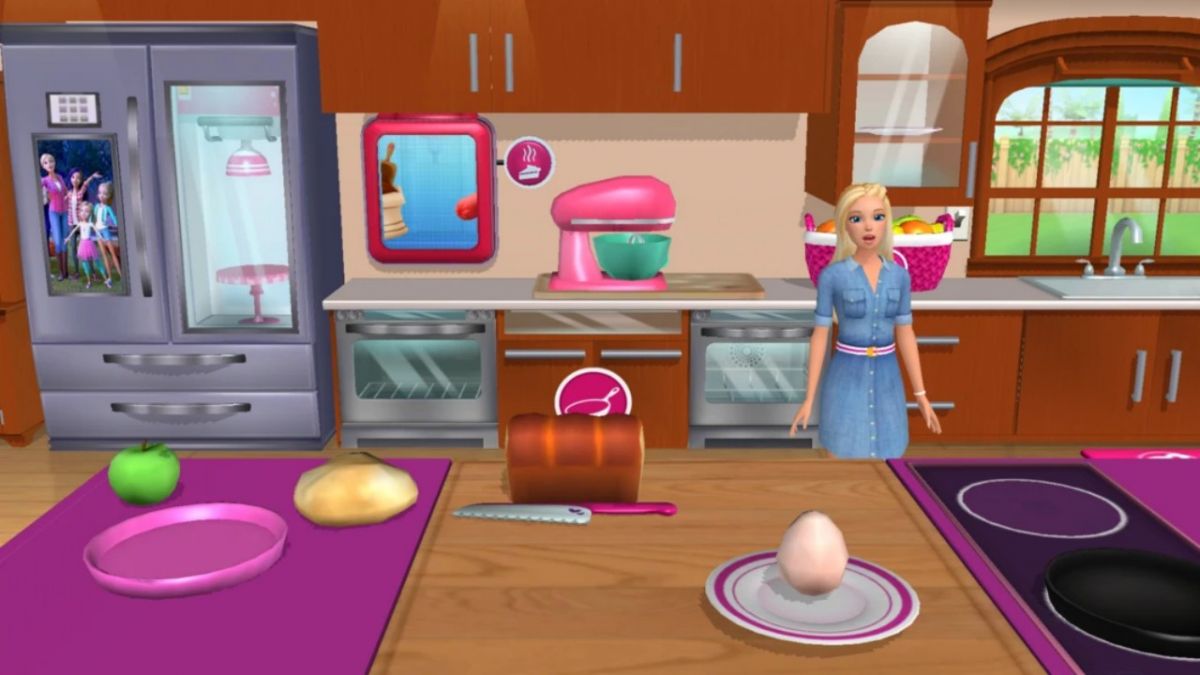
Task: Select the steaming cake slice icon
Action: click(x=529, y=161)
